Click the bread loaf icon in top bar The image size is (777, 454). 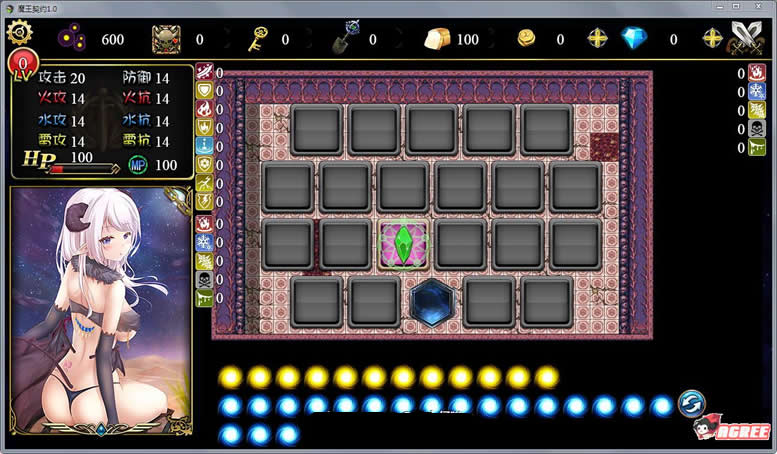pyautogui.click(x=437, y=39)
